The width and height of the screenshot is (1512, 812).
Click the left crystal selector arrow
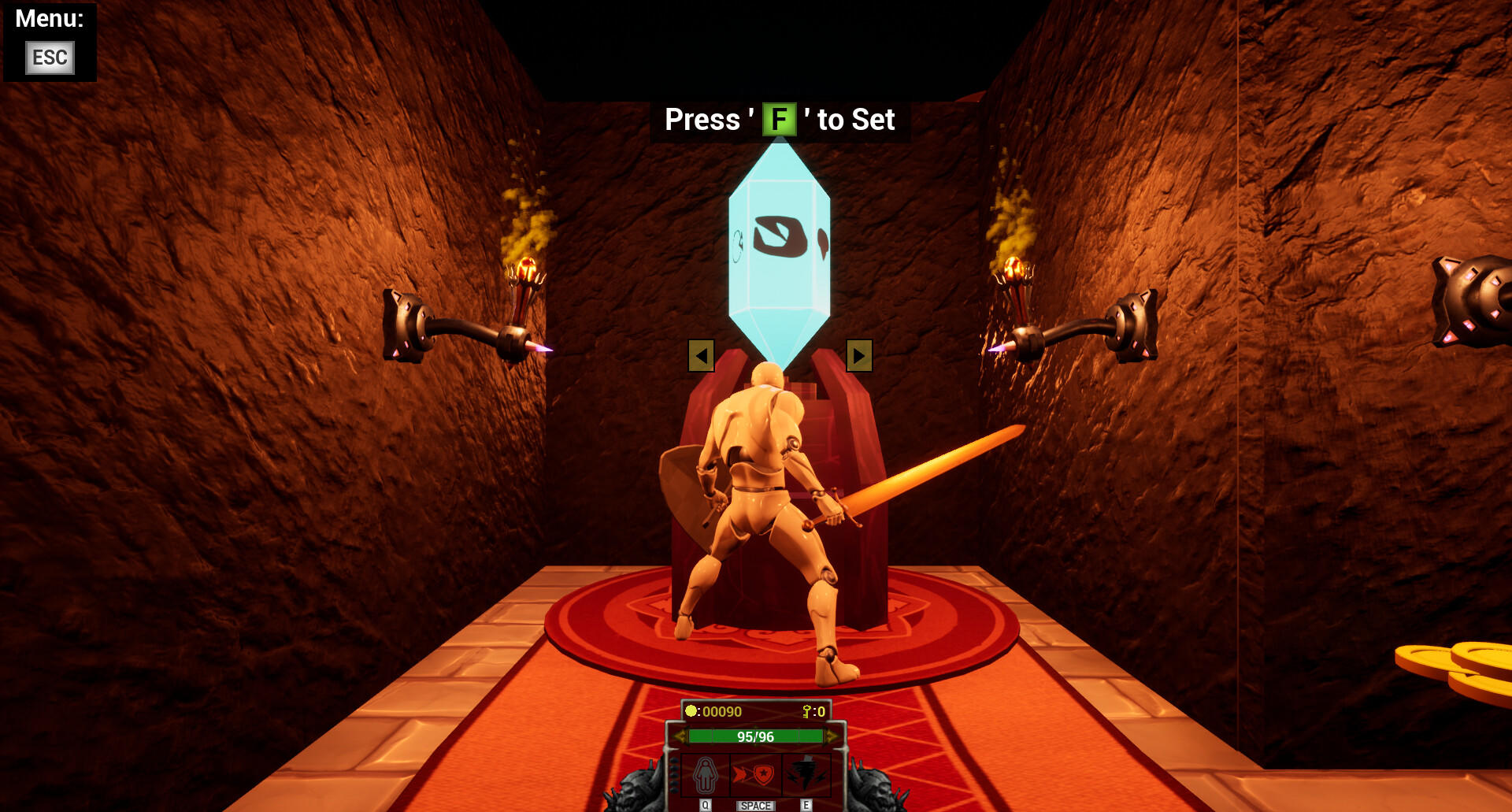click(x=701, y=356)
